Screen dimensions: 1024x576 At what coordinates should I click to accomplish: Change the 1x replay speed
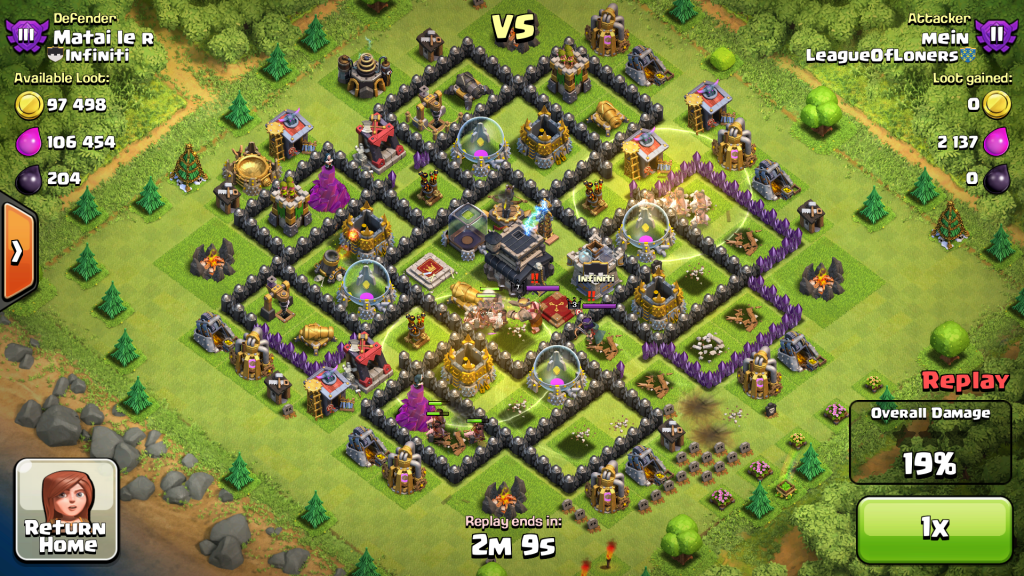click(x=934, y=529)
